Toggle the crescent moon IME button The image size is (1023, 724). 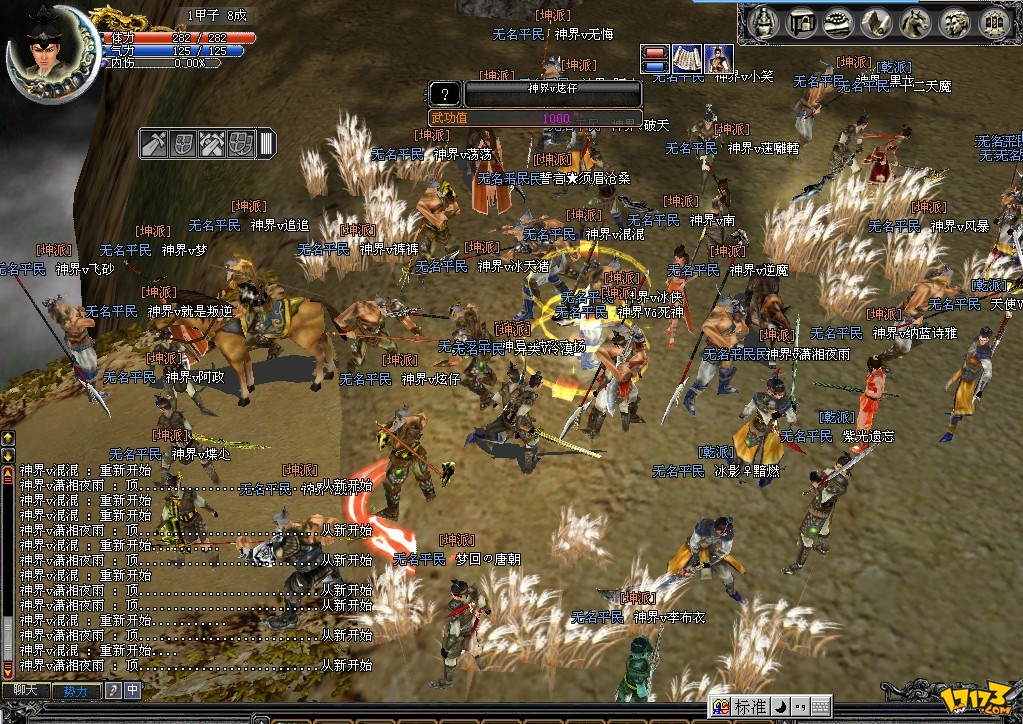[781, 707]
